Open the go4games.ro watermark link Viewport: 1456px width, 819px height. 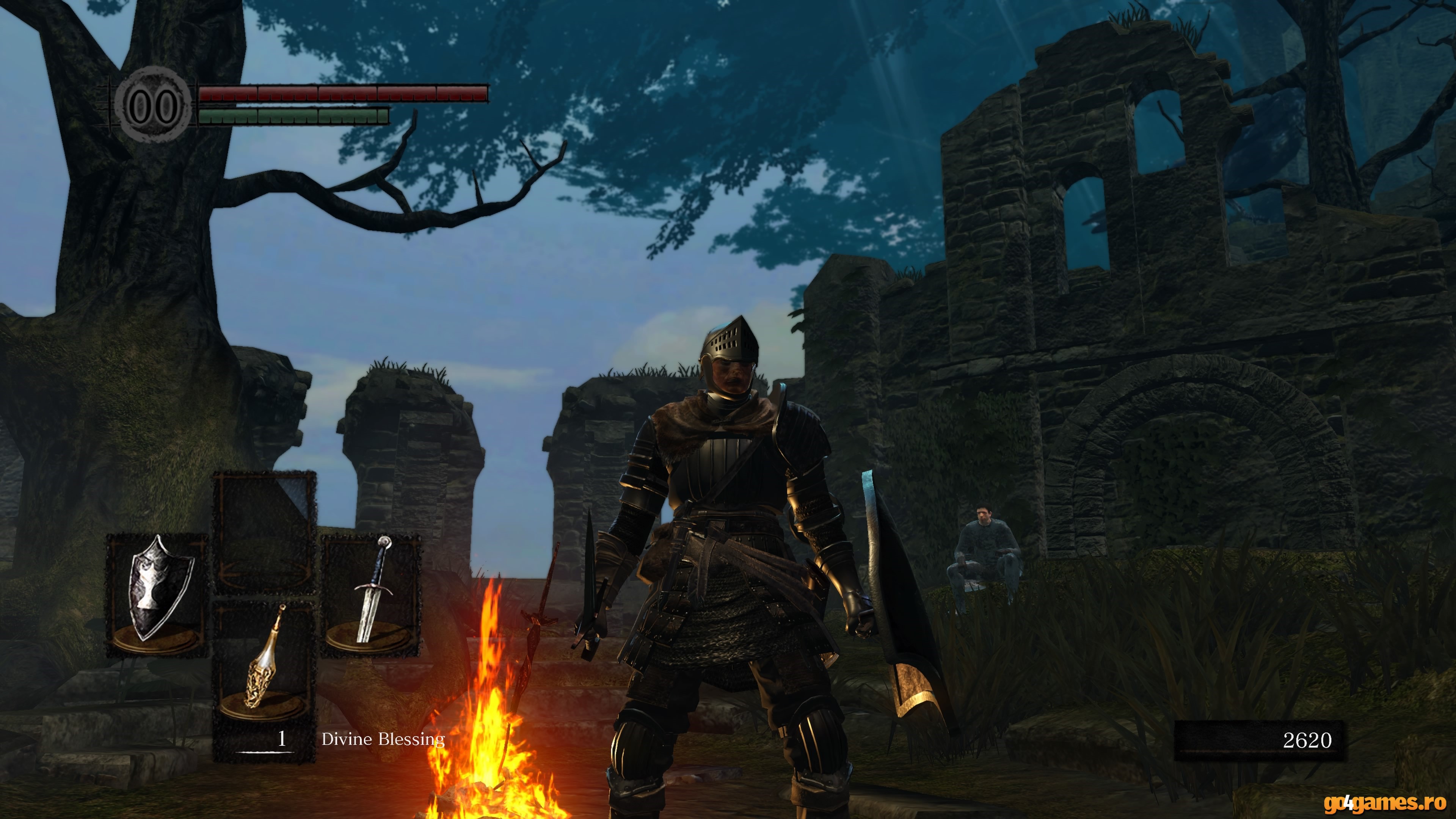(x=1384, y=802)
